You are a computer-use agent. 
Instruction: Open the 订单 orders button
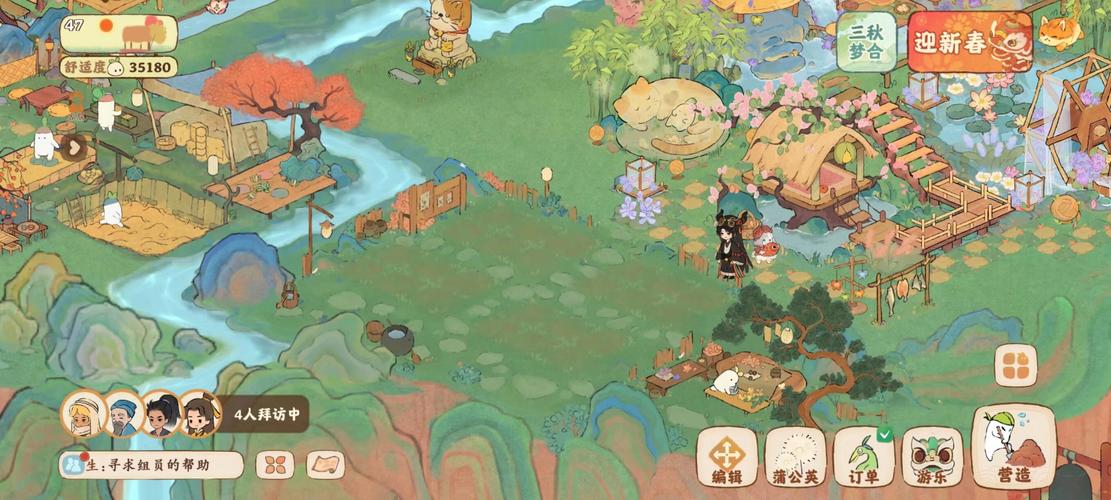point(864,457)
